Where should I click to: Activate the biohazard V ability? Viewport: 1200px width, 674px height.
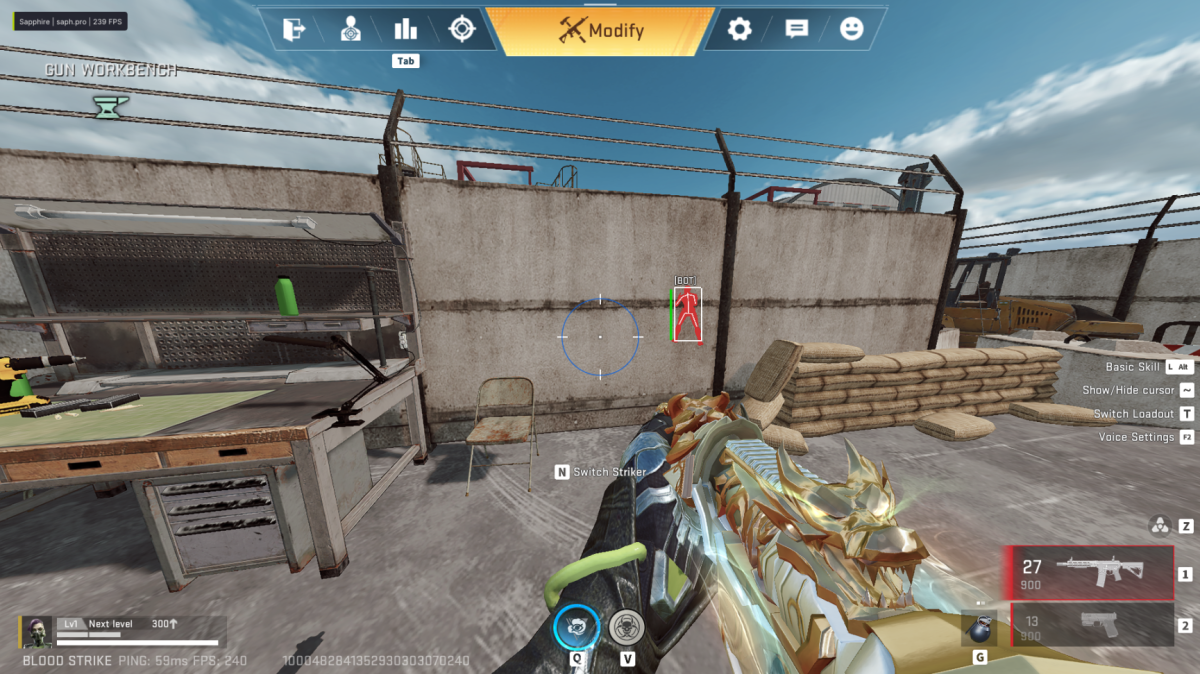coord(627,627)
